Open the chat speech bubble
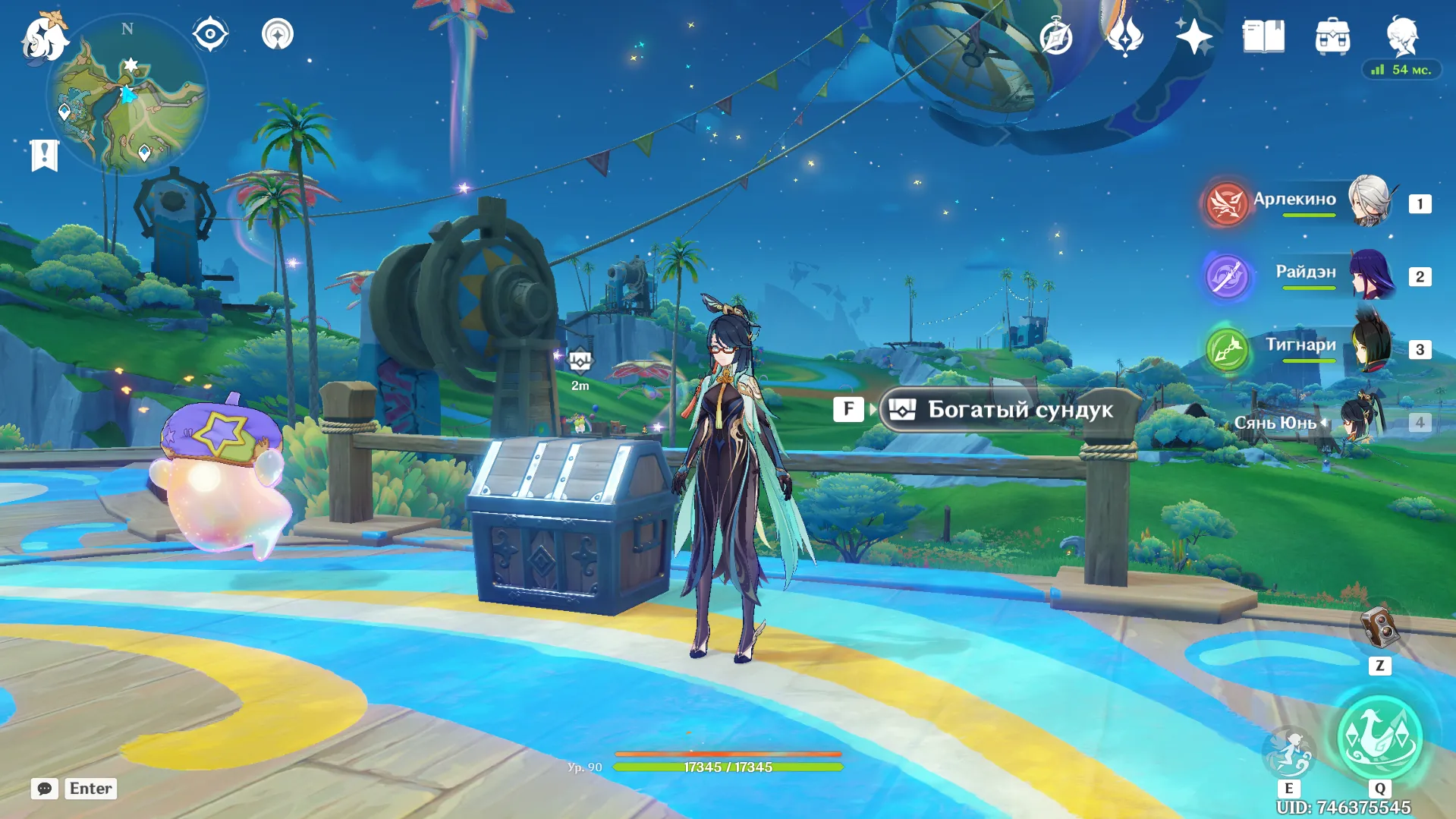 coord(45,789)
